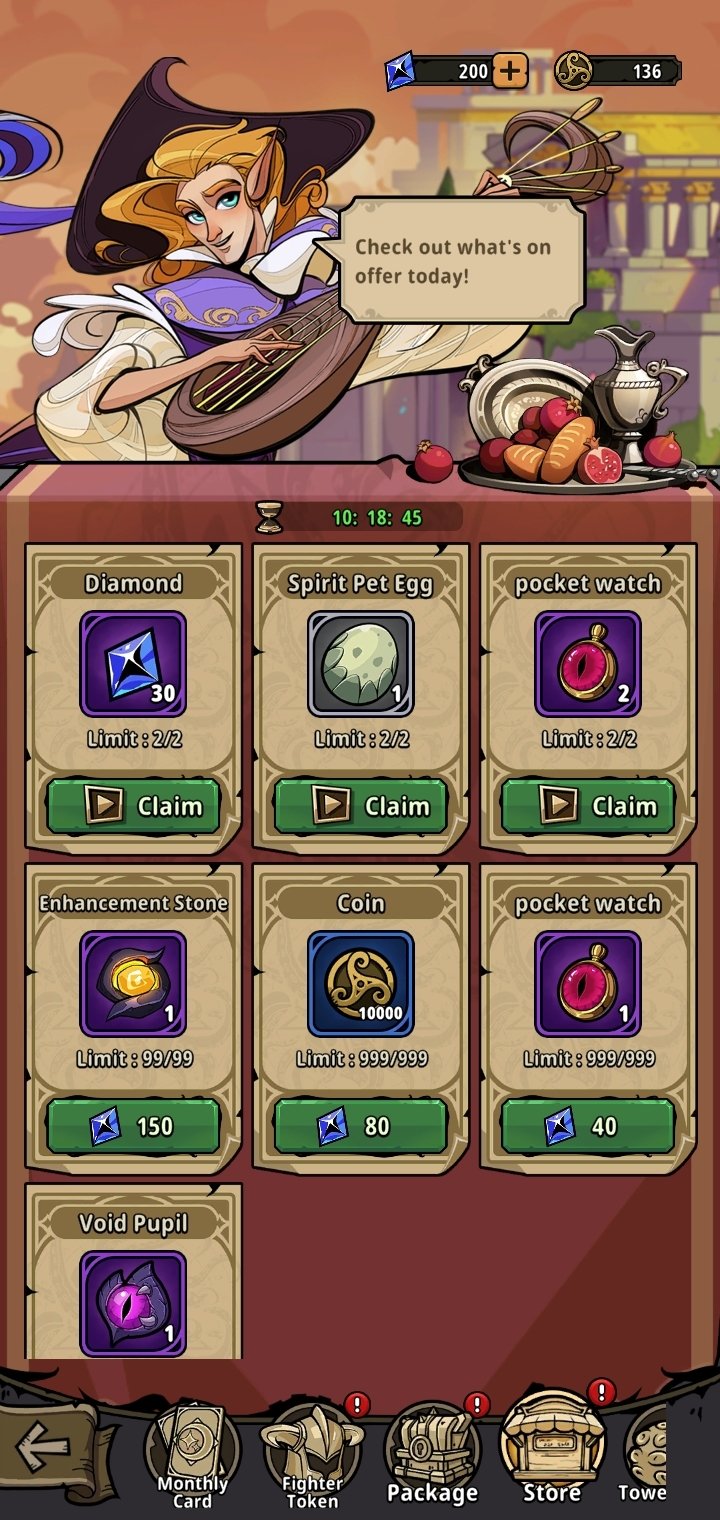Open the Monthly Card tab
720x1520 pixels.
(x=192, y=1455)
